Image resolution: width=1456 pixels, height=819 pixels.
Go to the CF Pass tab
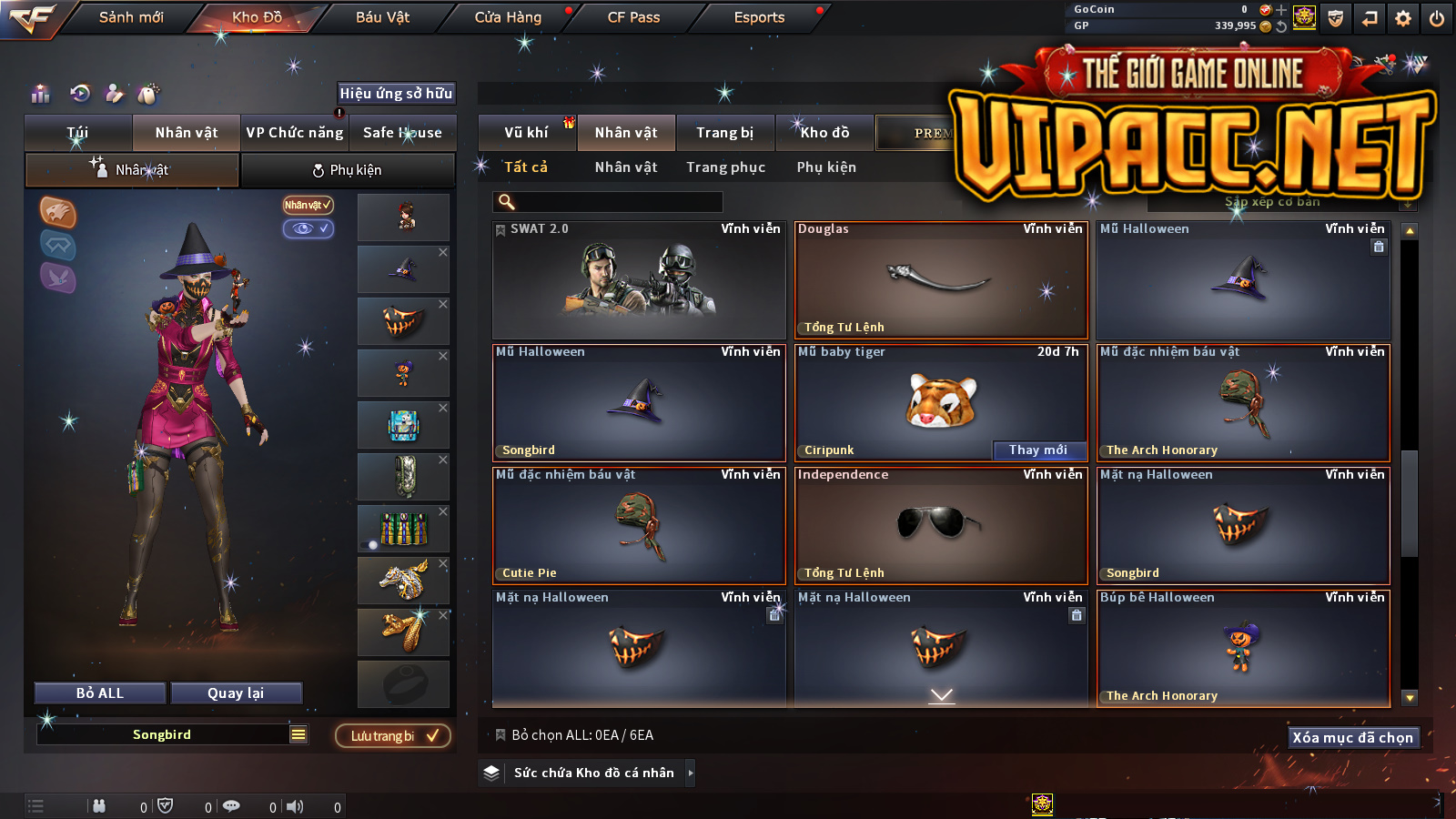[633, 17]
